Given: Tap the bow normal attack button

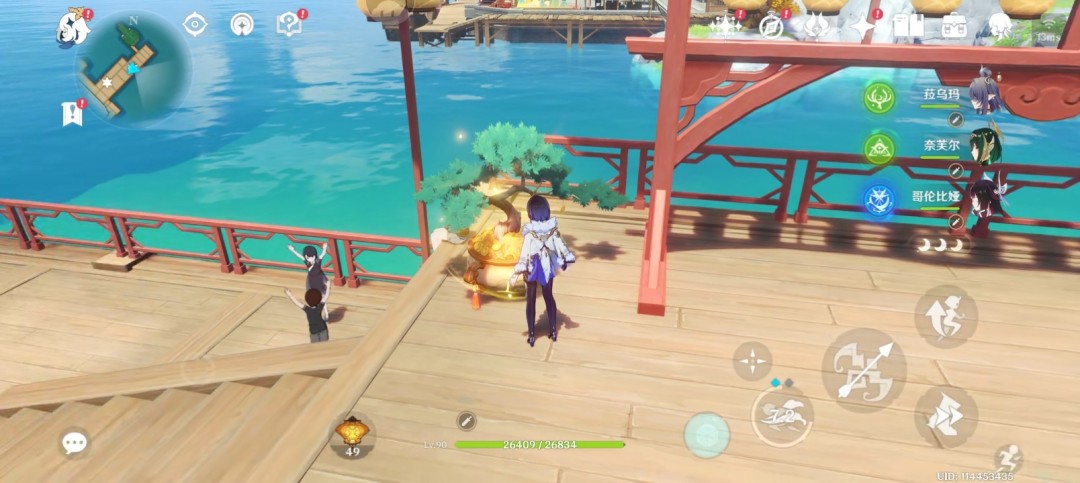Looking at the screenshot, I should (x=863, y=370).
